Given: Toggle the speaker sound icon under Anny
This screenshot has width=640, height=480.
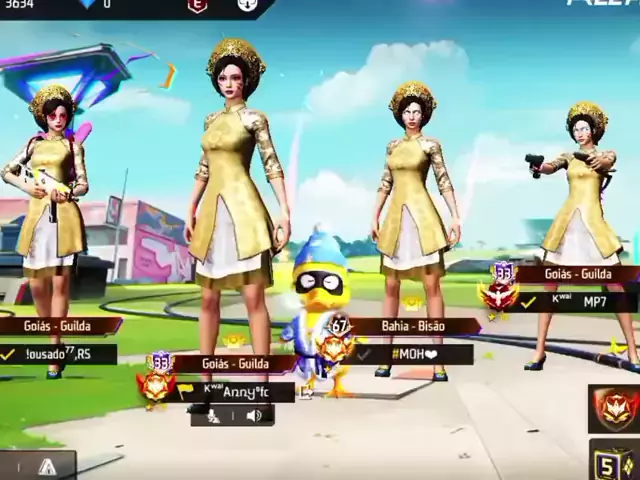Looking at the screenshot, I should pyautogui.click(x=254, y=416).
